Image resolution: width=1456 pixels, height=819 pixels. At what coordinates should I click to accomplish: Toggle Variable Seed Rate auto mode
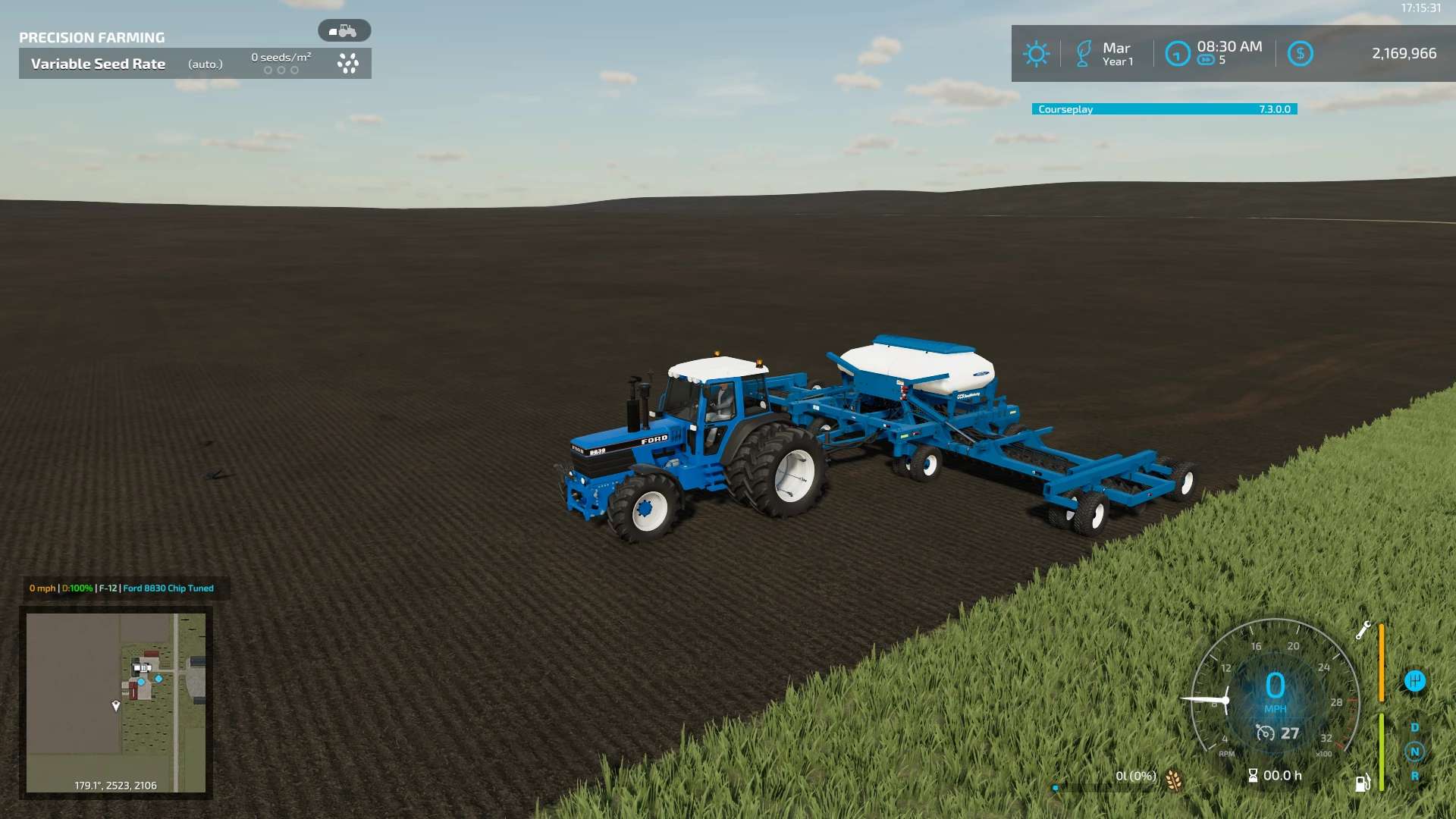click(x=205, y=64)
